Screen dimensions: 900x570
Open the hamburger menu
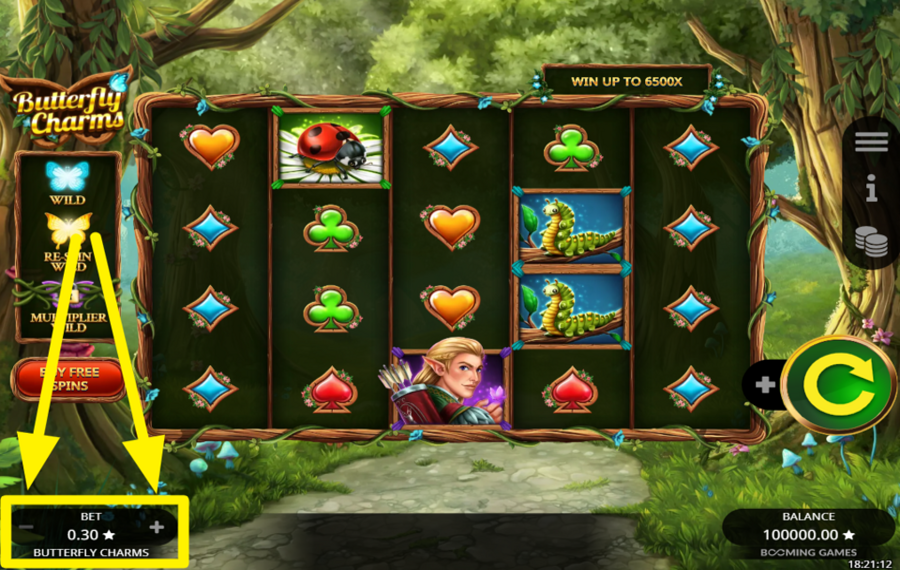click(871, 142)
